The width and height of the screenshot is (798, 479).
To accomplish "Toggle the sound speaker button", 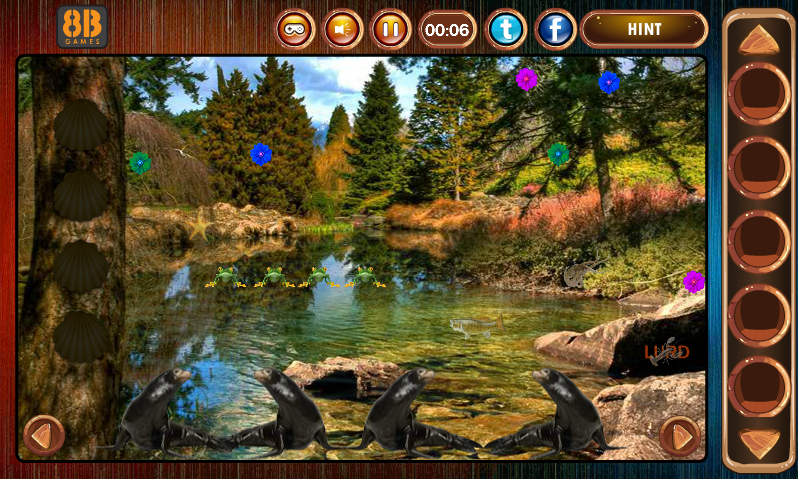I will [x=343, y=29].
